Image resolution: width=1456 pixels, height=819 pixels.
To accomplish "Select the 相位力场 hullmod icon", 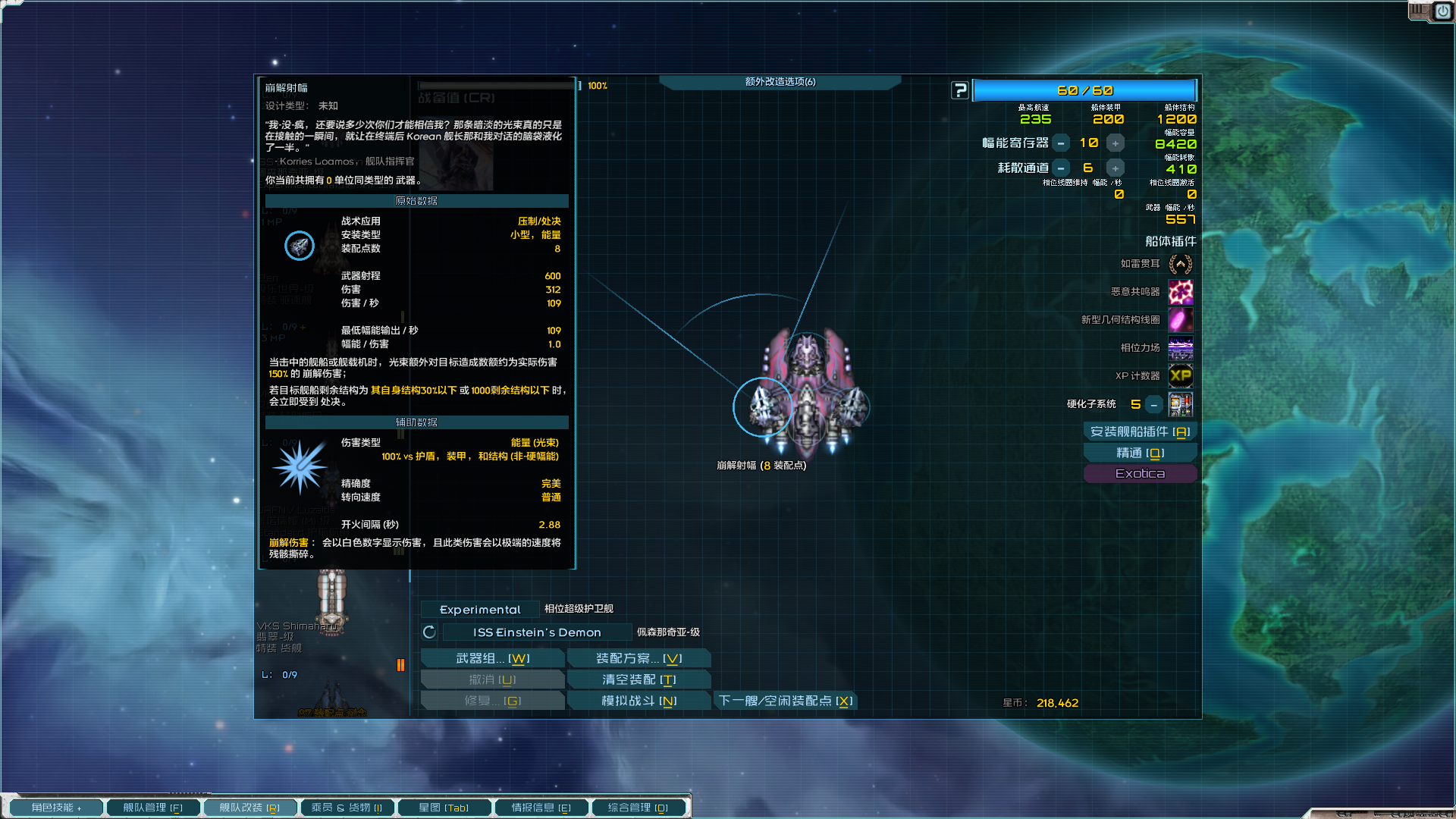I will click(1180, 348).
